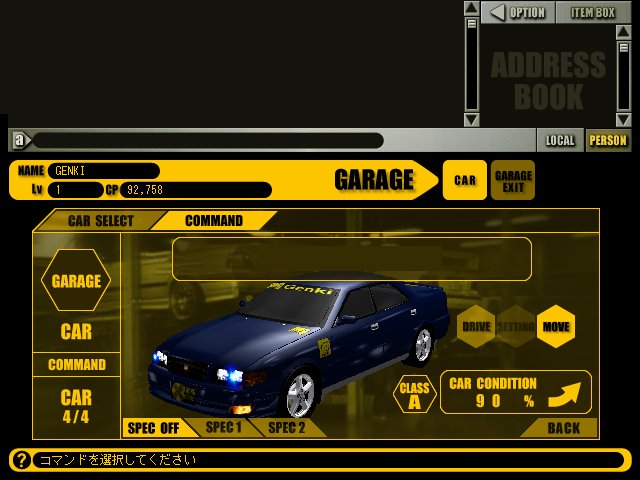Switch chat to PERSON
This screenshot has width=640, height=480.
click(x=607, y=140)
